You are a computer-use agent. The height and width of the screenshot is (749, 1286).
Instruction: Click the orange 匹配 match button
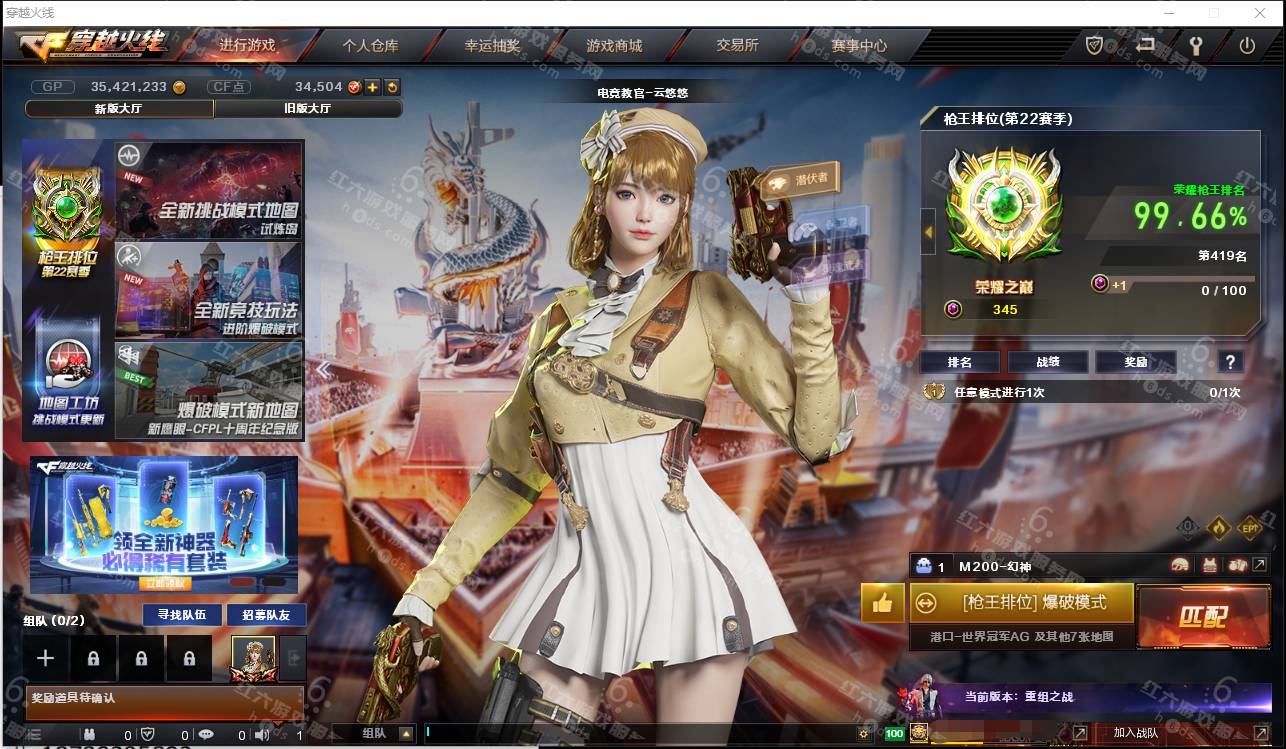(x=1203, y=616)
